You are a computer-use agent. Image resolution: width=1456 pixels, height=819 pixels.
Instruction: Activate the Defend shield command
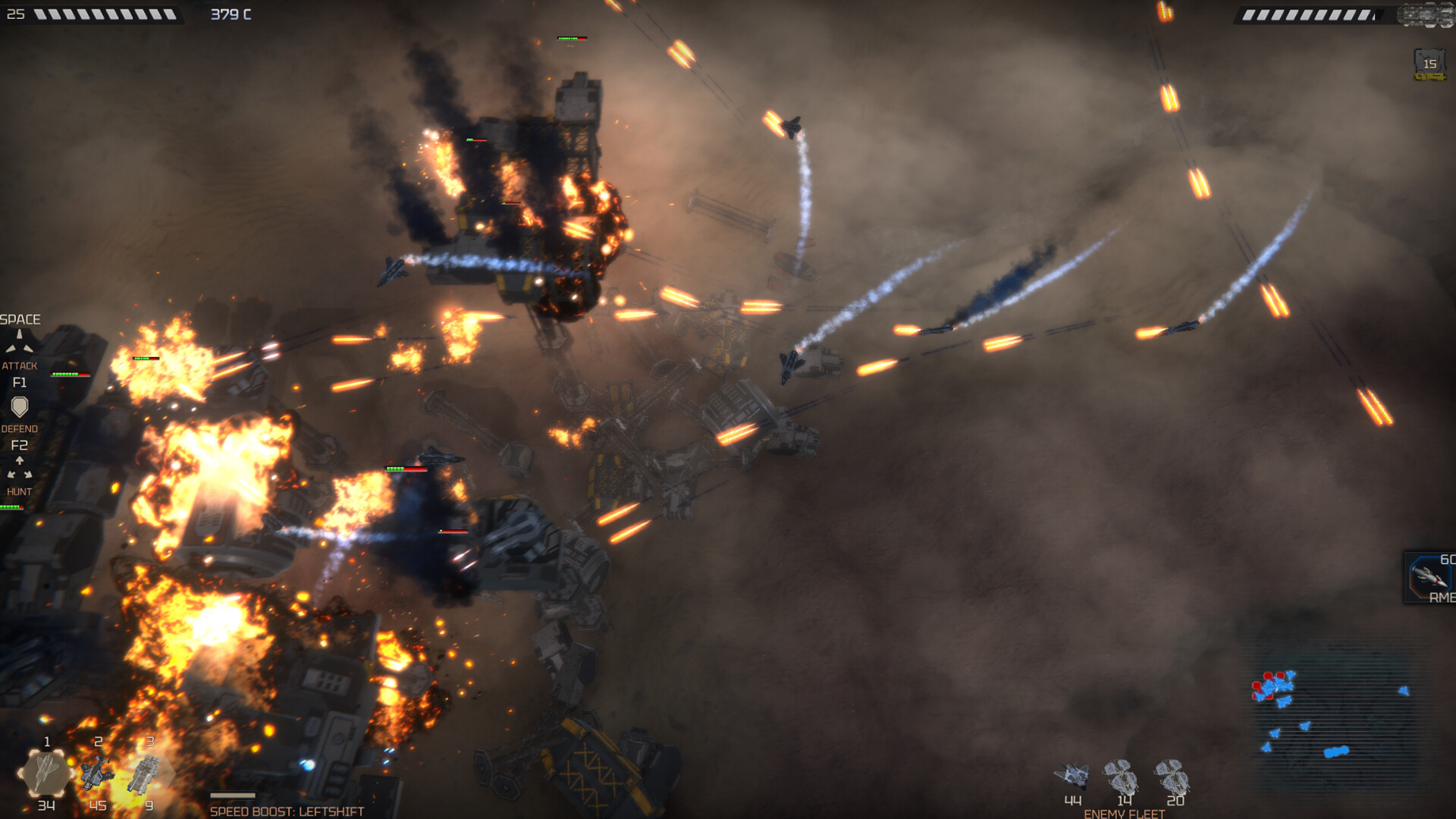click(20, 407)
